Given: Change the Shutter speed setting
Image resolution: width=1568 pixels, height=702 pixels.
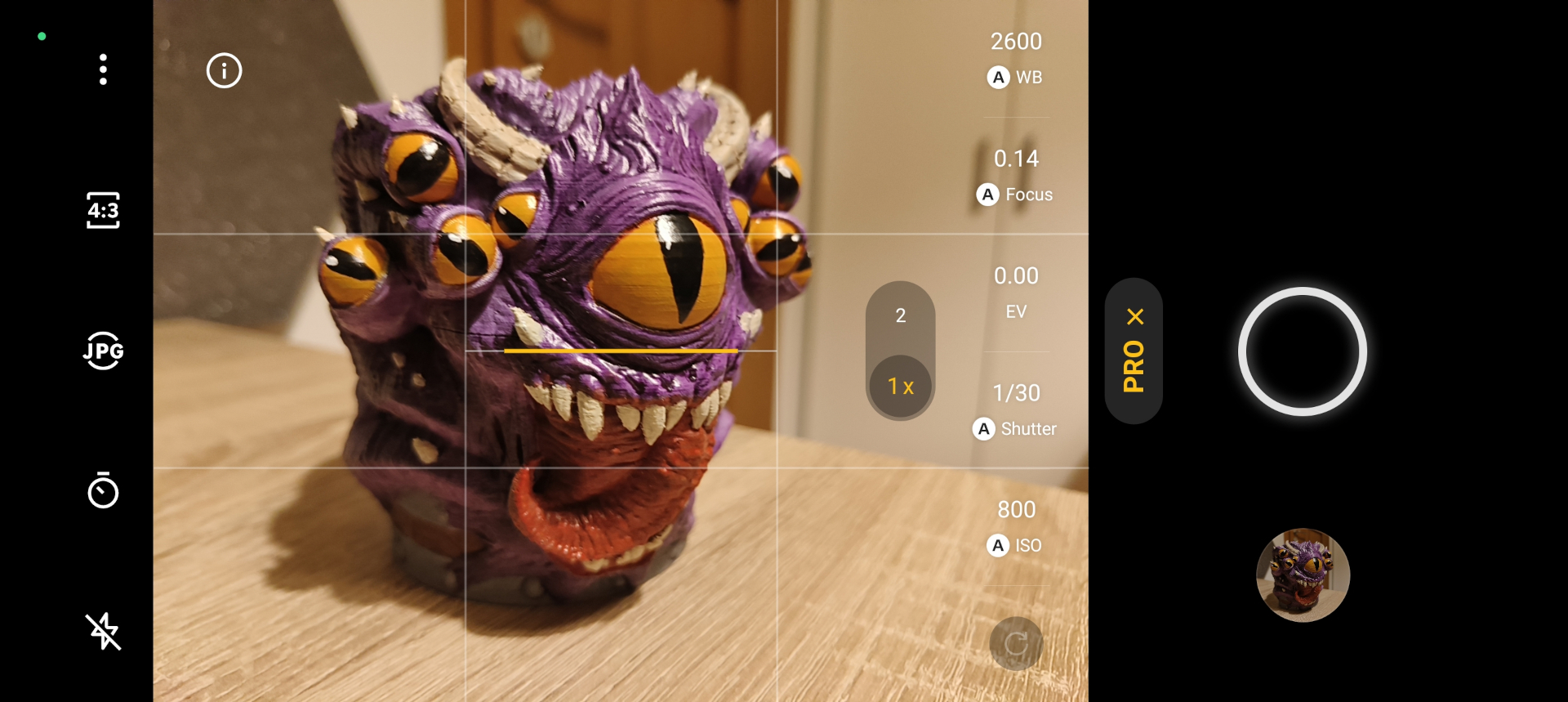Looking at the screenshot, I should tap(1016, 410).
